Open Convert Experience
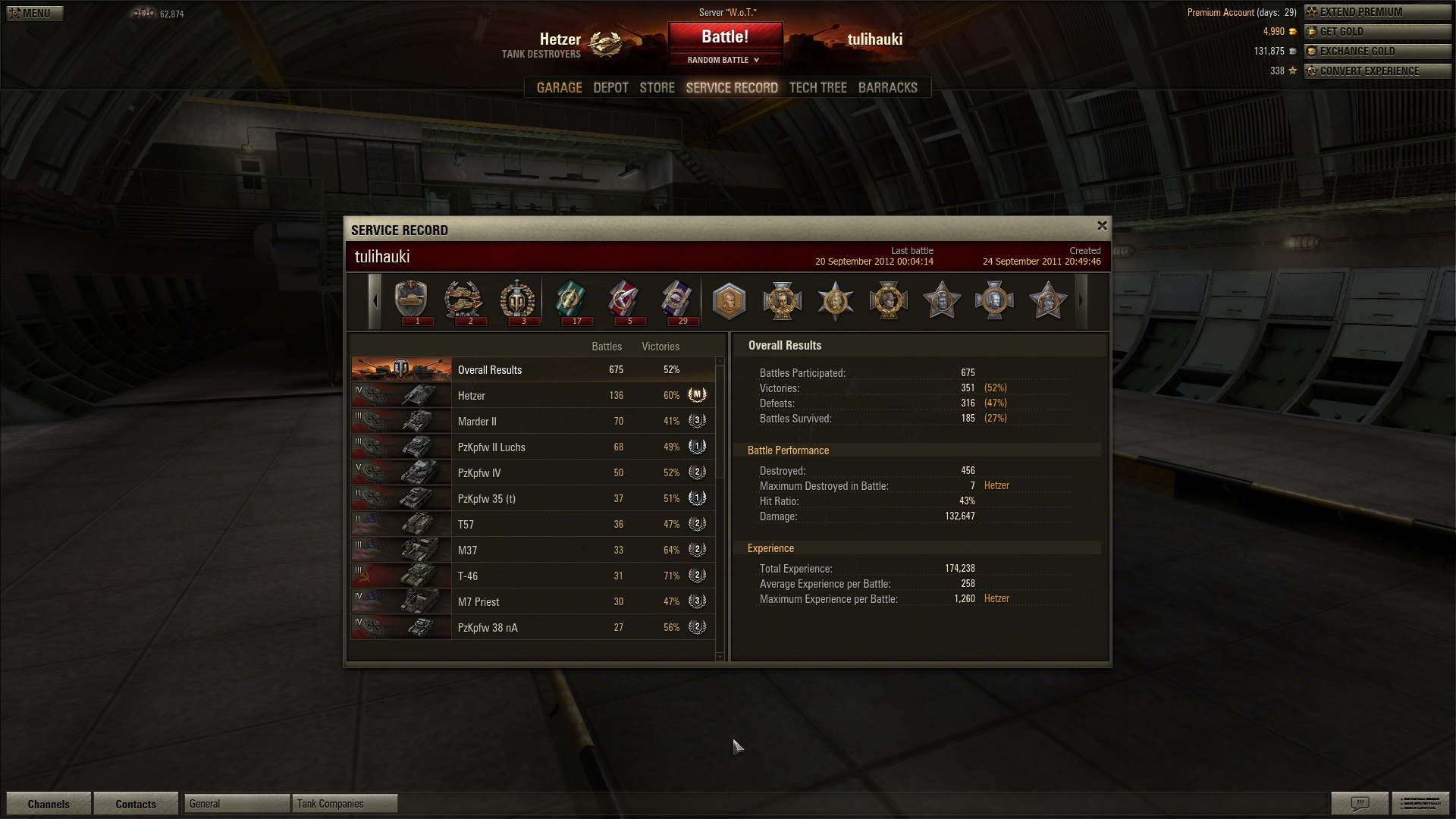Image resolution: width=1456 pixels, height=819 pixels. click(1376, 71)
